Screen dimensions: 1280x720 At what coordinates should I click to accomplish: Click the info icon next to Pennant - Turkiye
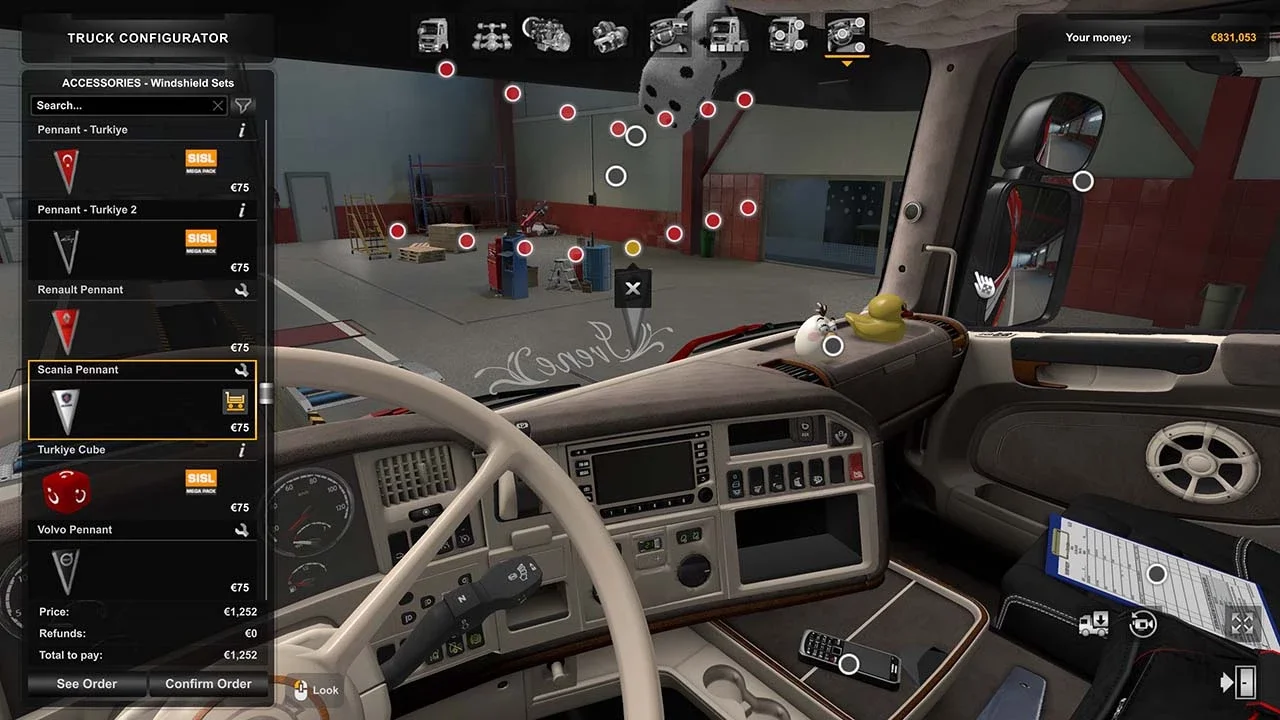(241, 129)
